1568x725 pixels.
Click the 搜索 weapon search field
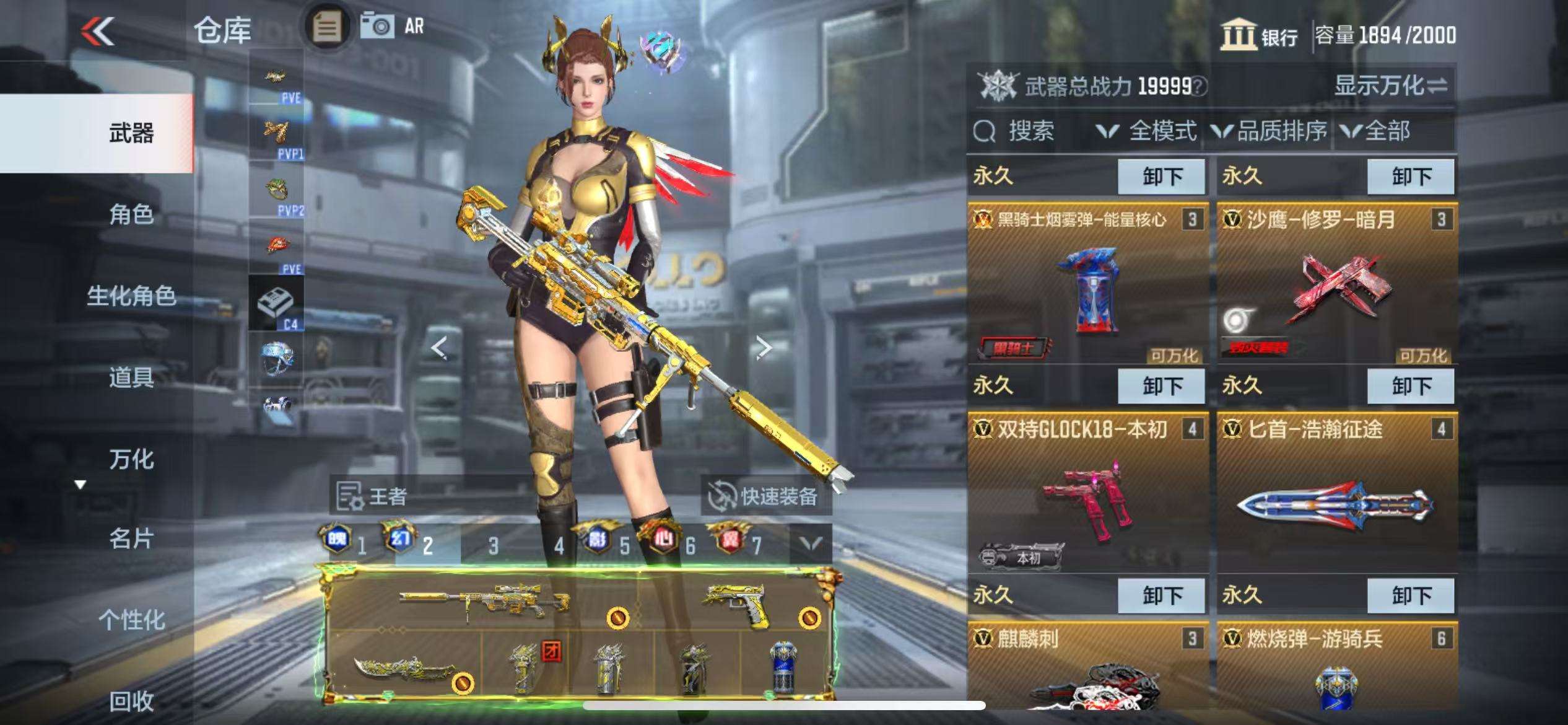pyautogui.click(x=1030, y=131)
